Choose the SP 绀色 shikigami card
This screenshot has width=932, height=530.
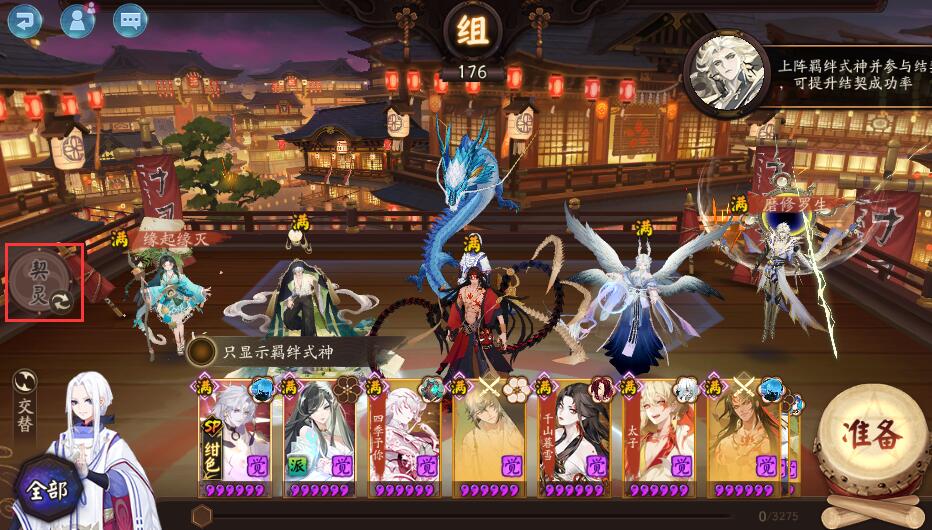tap(234, 435)
